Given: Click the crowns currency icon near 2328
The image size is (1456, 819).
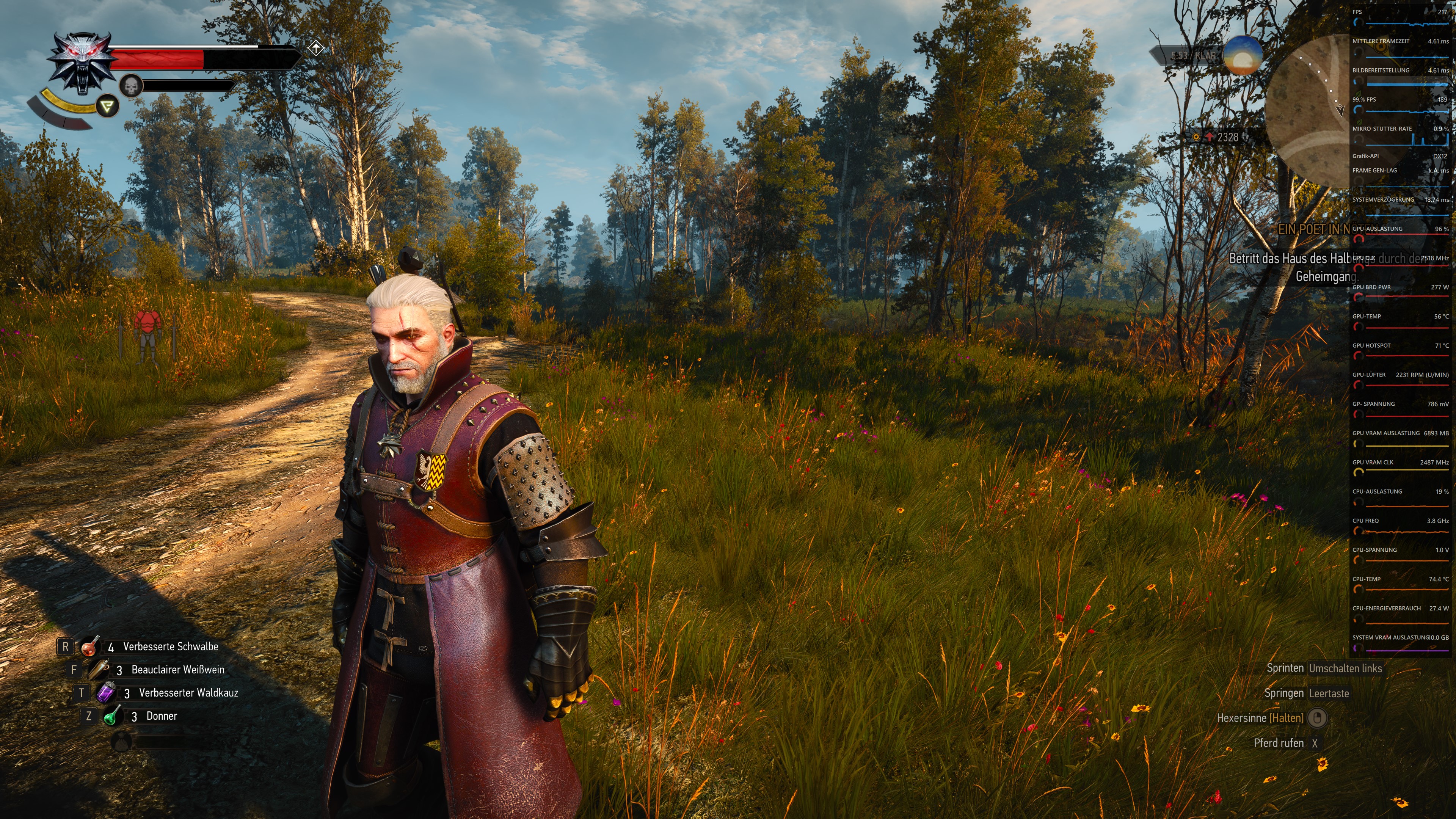Looking at the screenshot, I should pyautogui.click(x=1197, y=137).
